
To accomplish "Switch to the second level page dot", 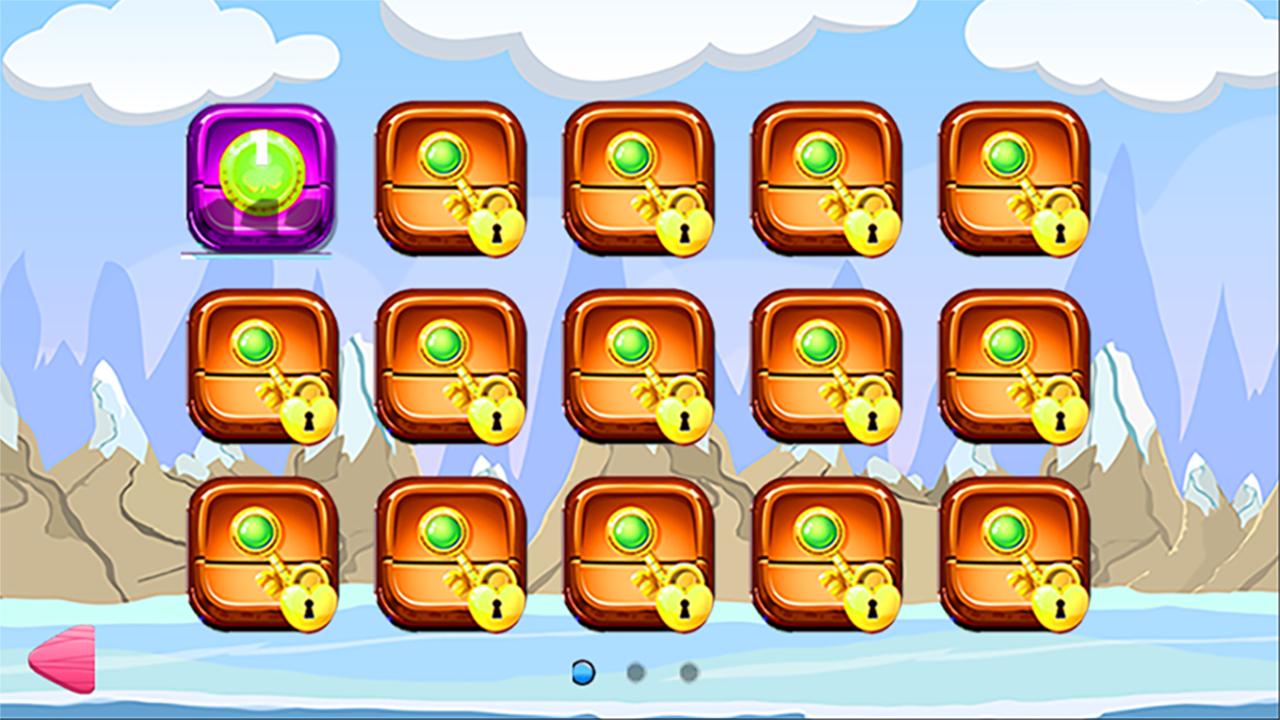I will click(637, 672).
